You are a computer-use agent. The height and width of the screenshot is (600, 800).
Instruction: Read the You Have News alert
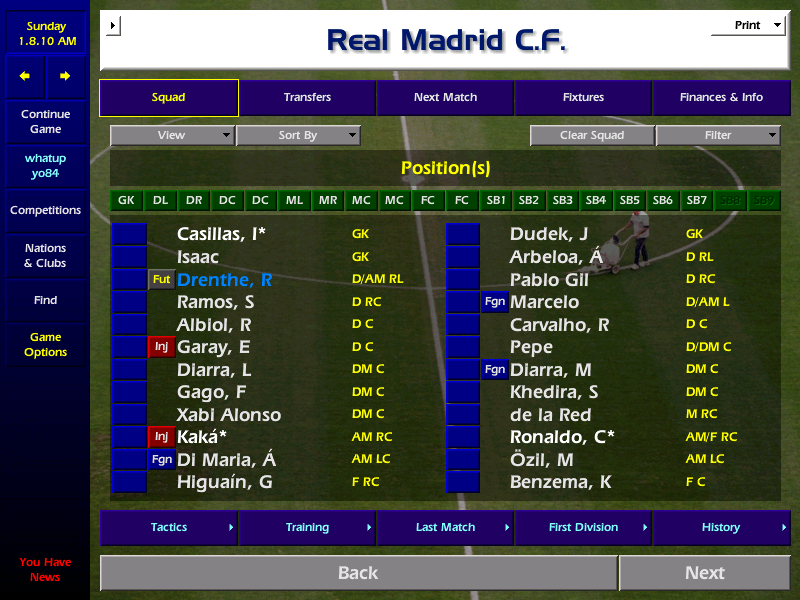(45, 569)
